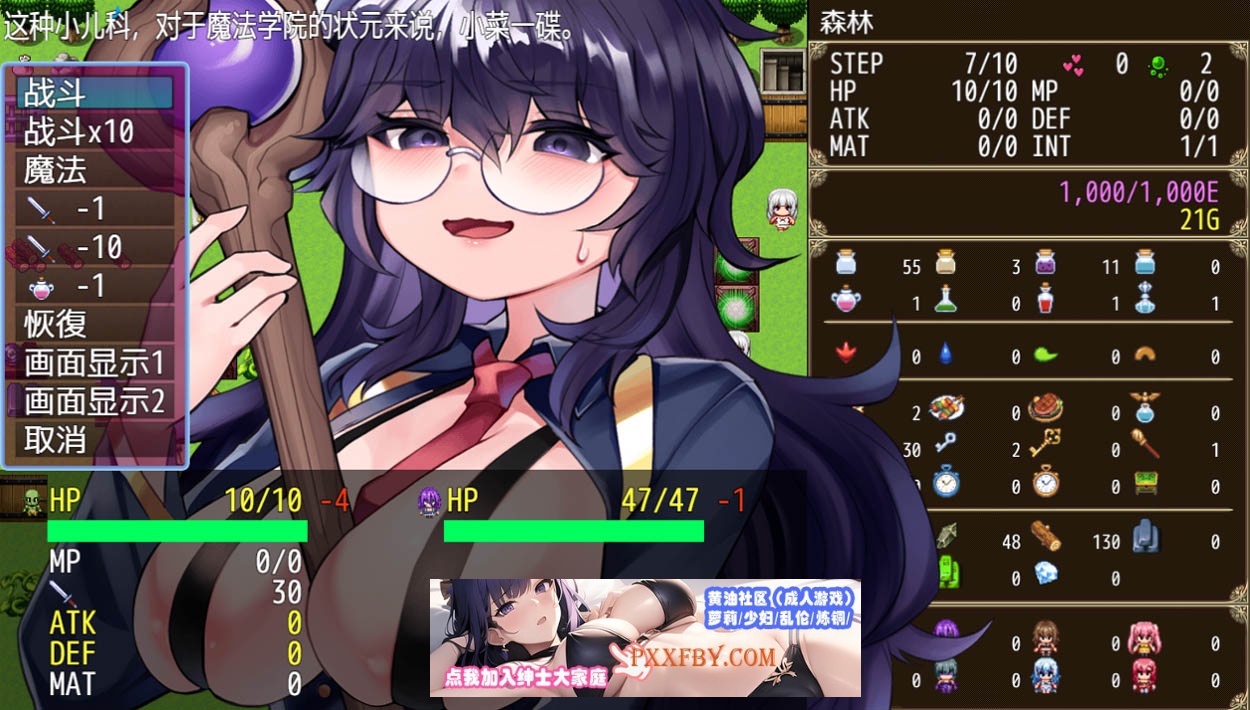Select the 战斗 battle command

pos(95,93)
